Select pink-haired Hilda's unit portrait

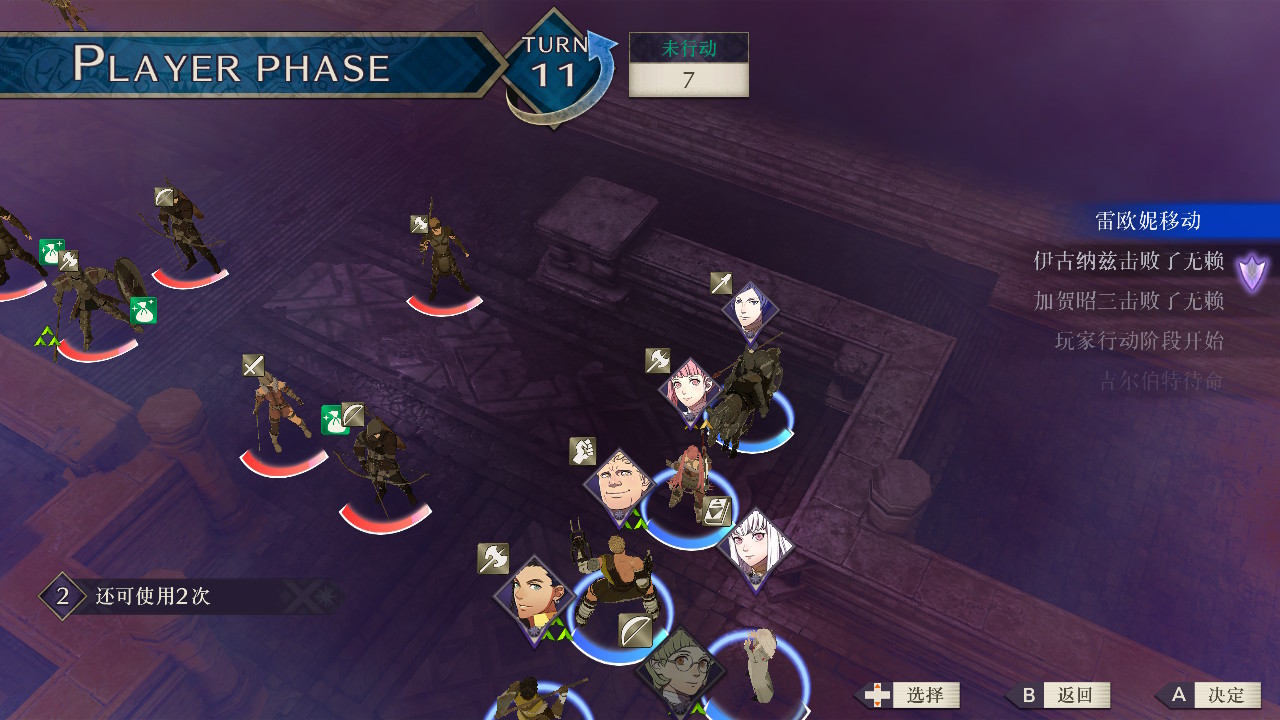(690, 391)
